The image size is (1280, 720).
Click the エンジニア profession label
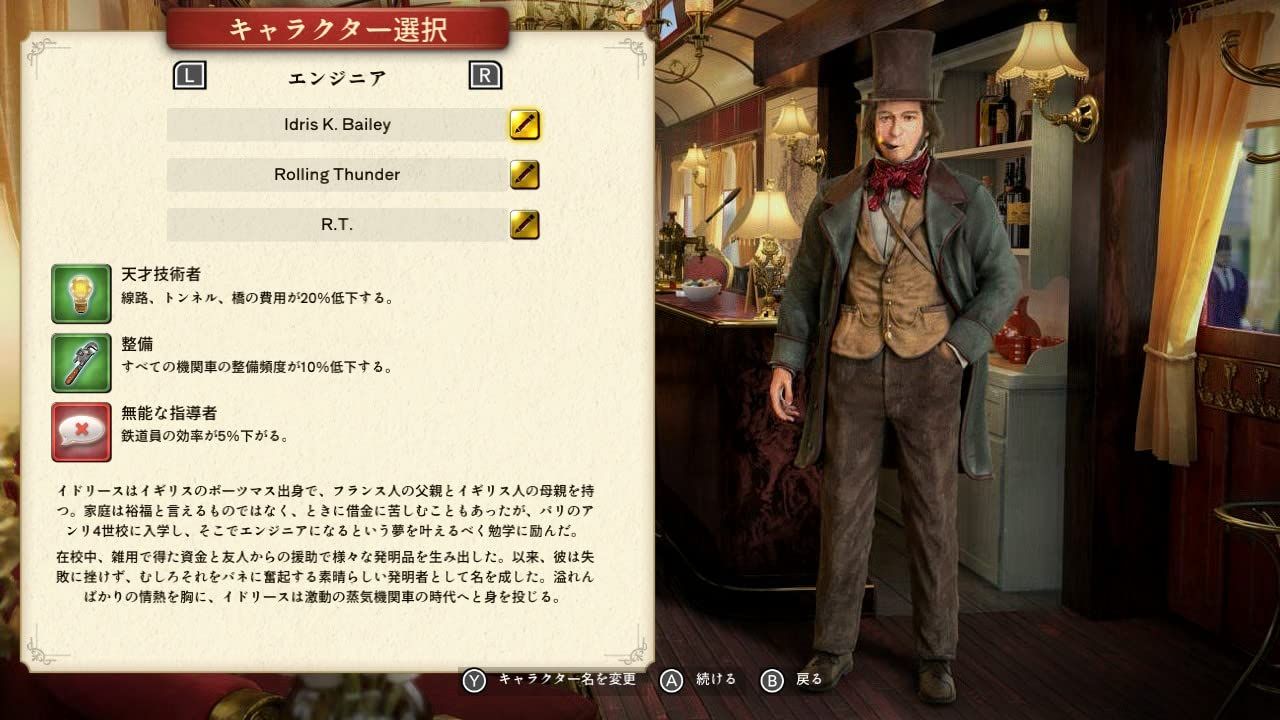(x=338, y=77)
